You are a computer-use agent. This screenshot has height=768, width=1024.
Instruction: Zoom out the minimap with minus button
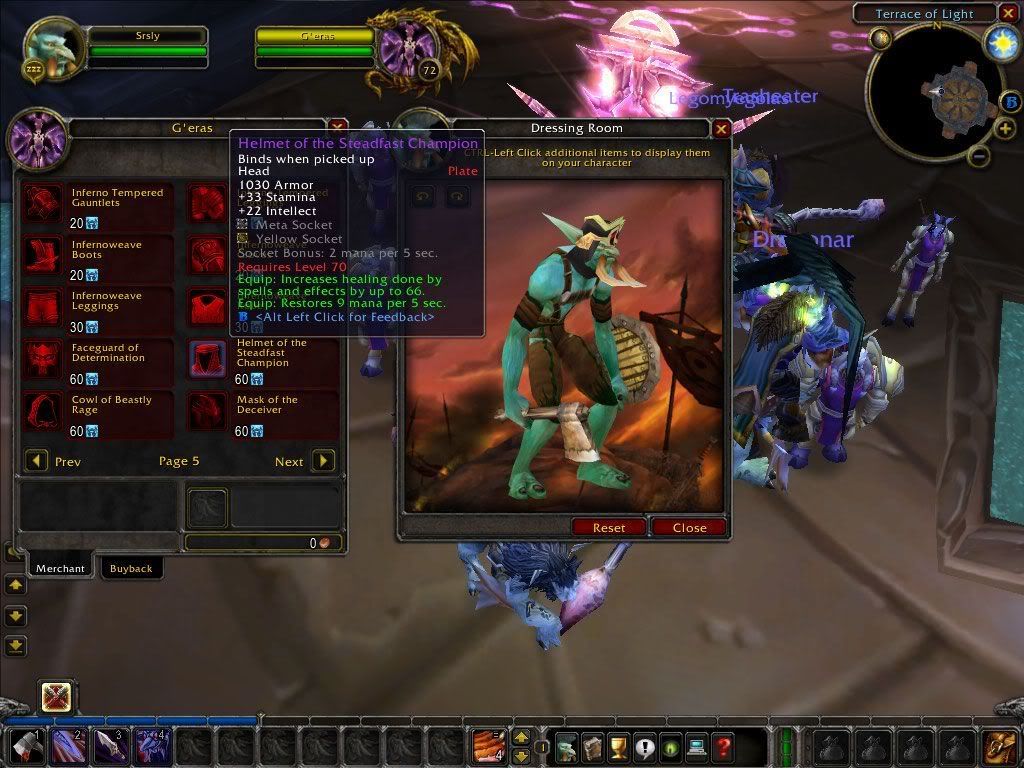pos(979,156)
